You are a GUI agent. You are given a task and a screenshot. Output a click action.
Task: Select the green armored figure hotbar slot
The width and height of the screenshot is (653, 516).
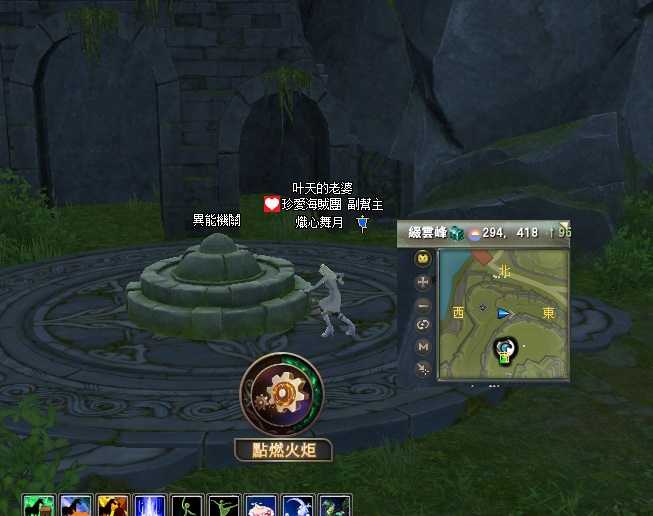pyautogui.click(x=334, y=505)
